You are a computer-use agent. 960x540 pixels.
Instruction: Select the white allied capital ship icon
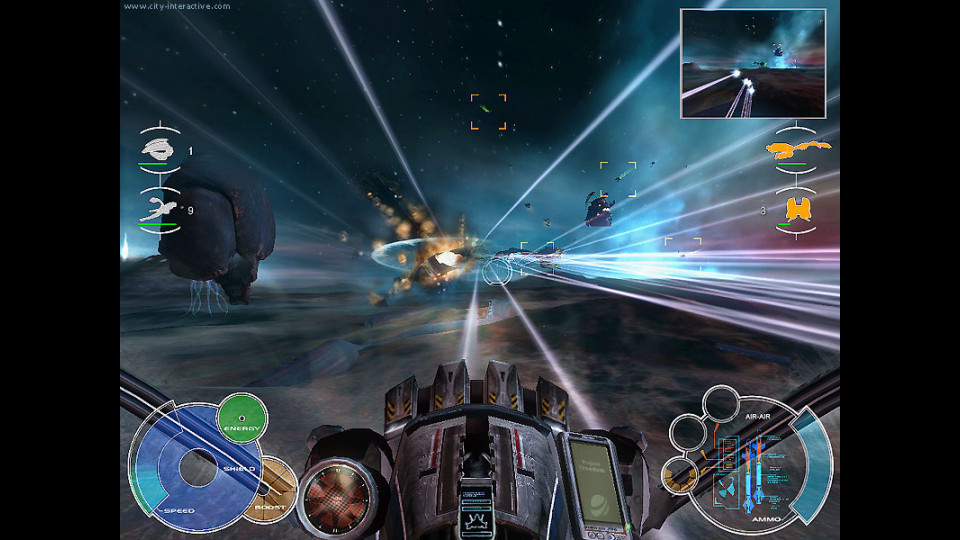point(160,150)
